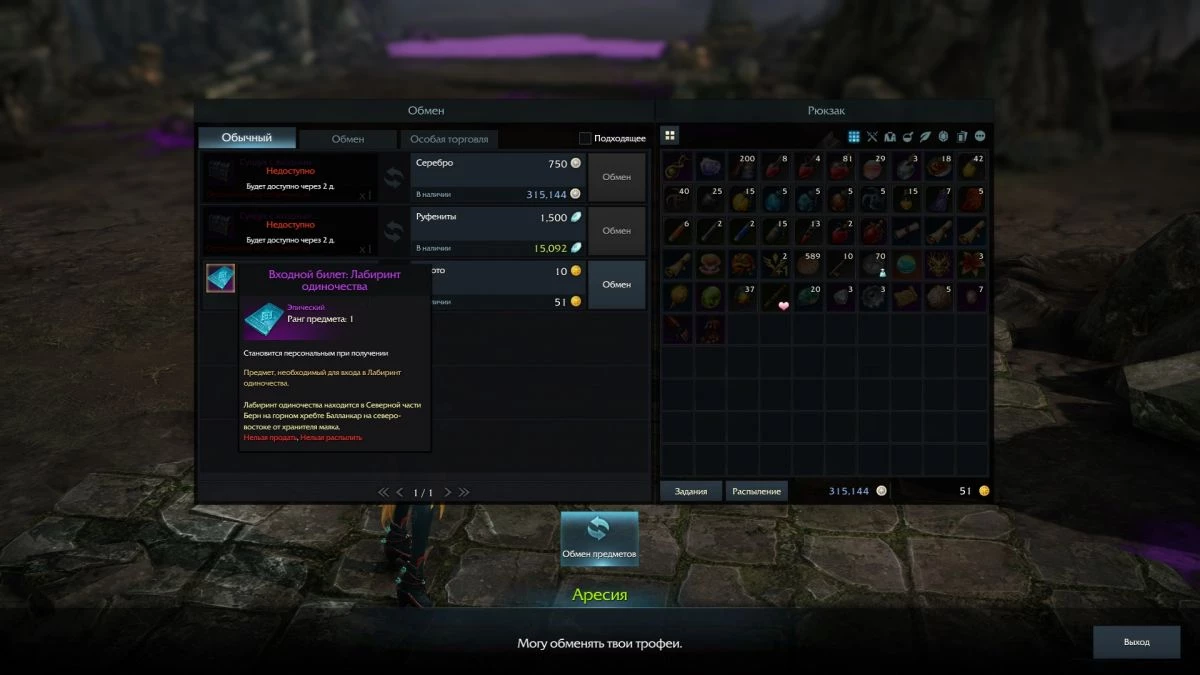The width and height of the screenshot is (1200, 675).
Task: Click Обмен button for the gold trade
Action: pos(616,285)
